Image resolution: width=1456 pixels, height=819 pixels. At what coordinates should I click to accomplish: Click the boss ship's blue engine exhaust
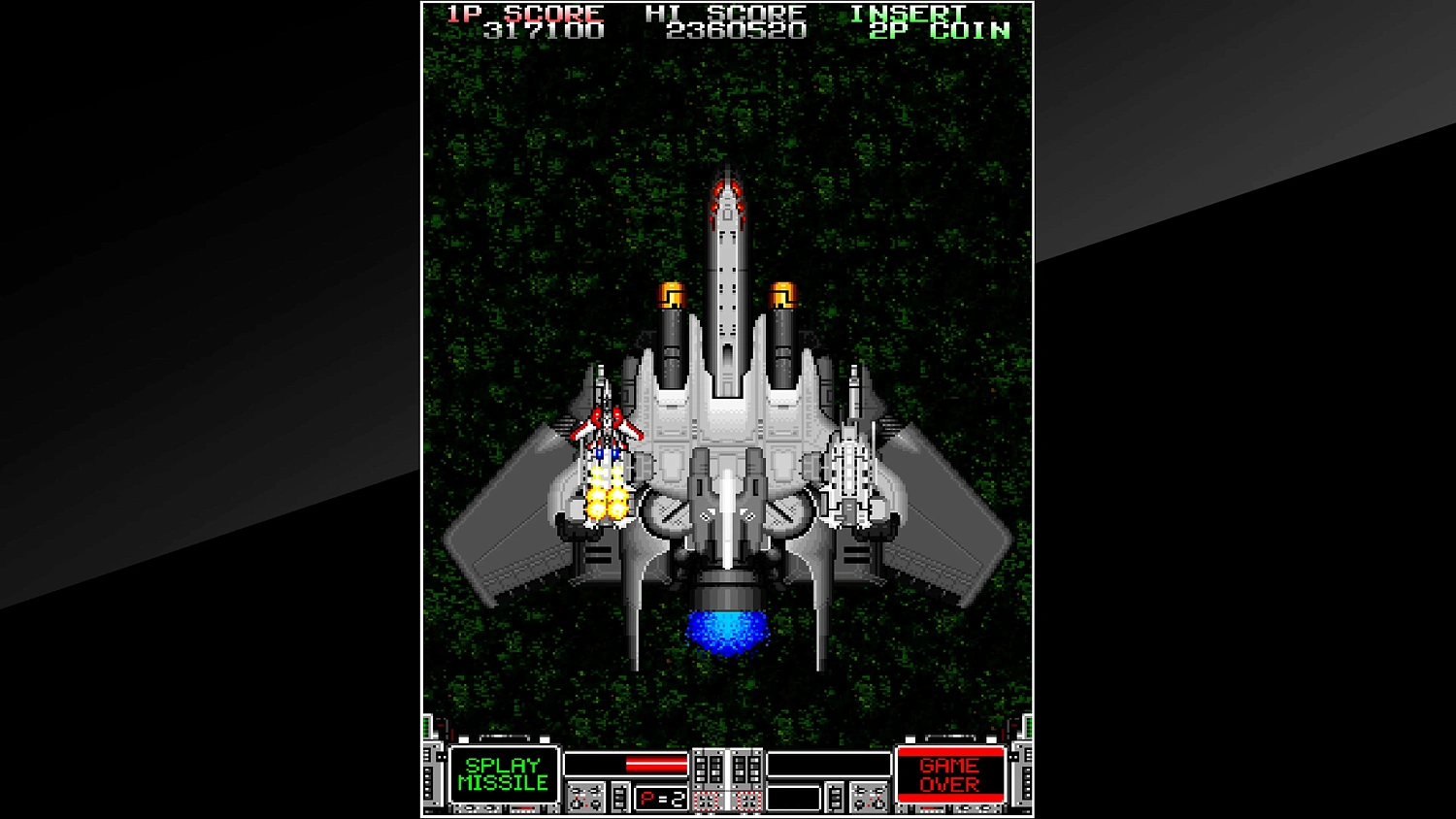728,633
